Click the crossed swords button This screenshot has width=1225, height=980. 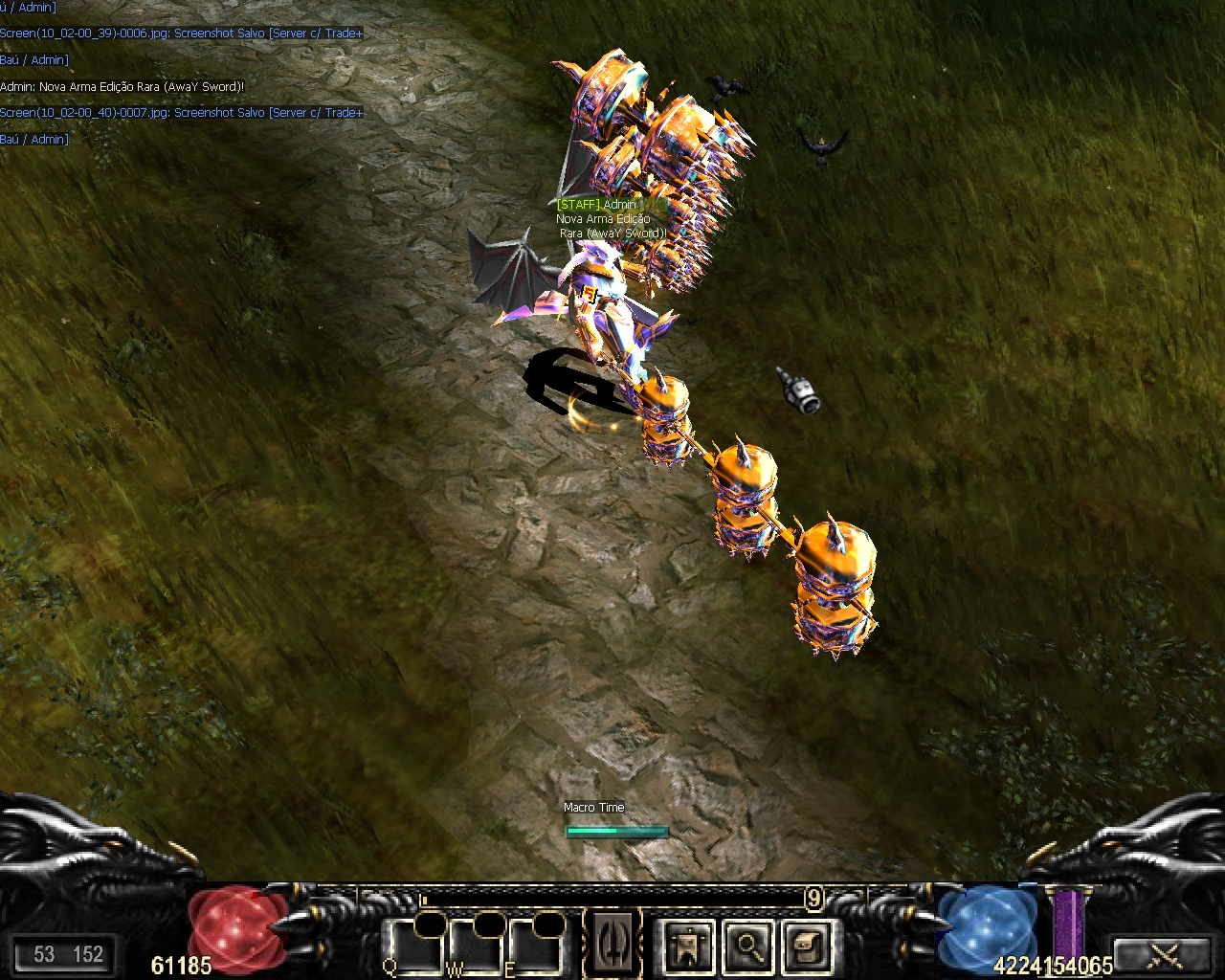click(1165, 954)
